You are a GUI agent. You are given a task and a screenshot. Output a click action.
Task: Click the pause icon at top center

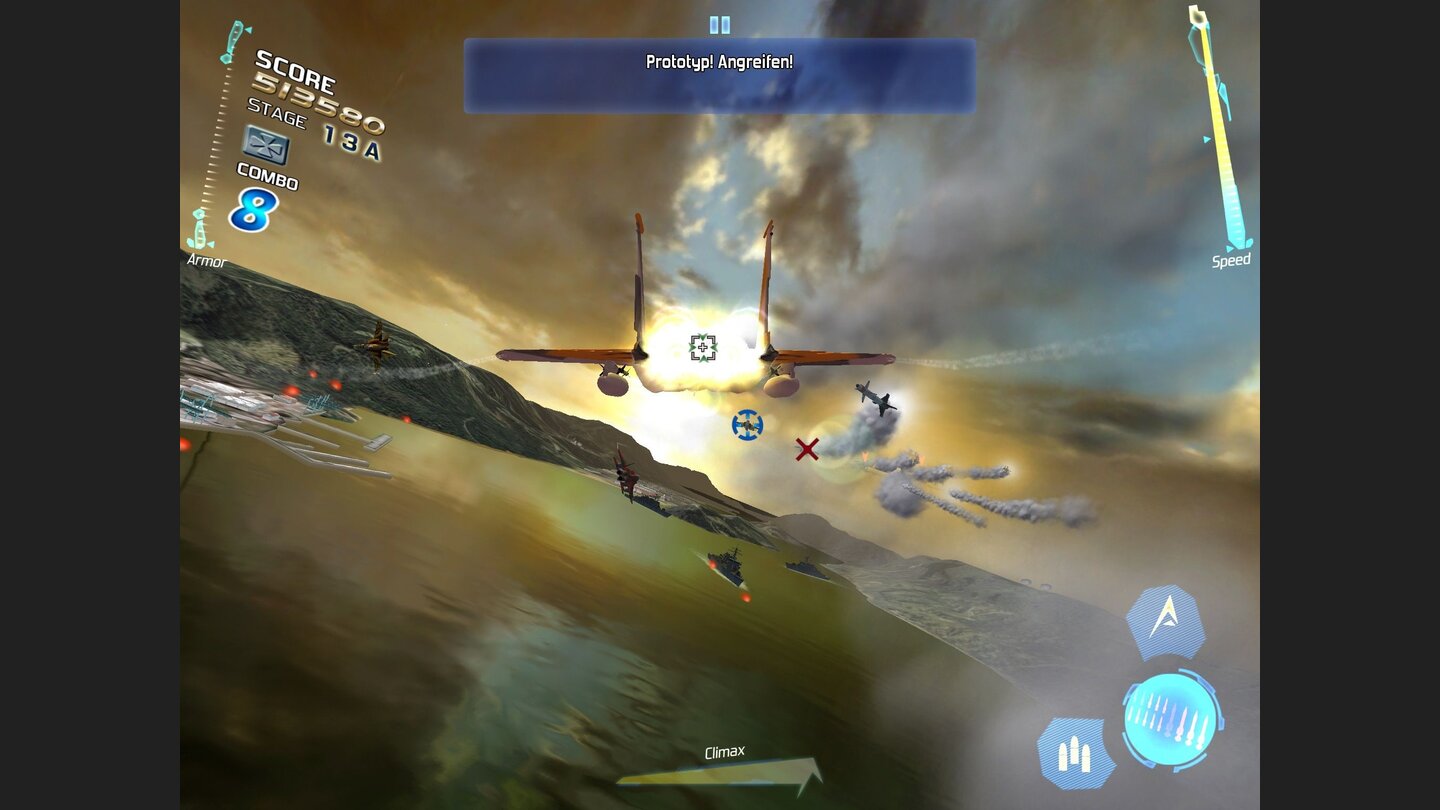[x=719, y=22]
